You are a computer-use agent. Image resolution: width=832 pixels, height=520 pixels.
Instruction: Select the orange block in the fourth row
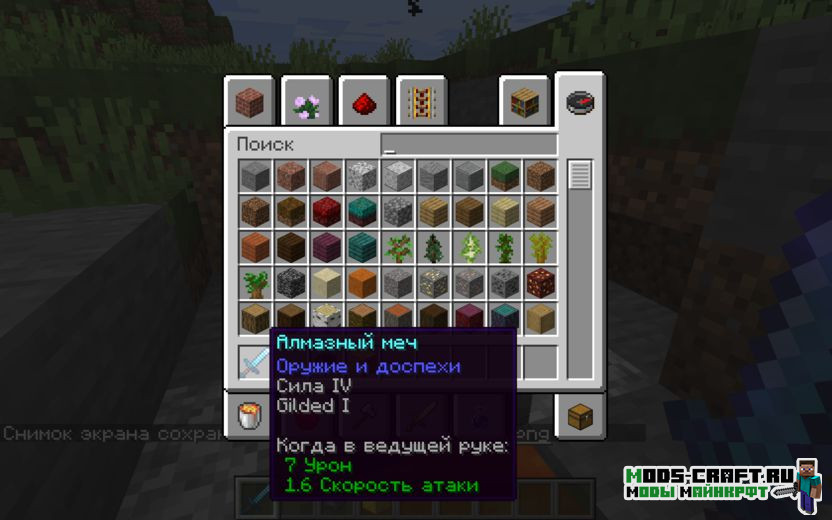(x=362, y=283)
